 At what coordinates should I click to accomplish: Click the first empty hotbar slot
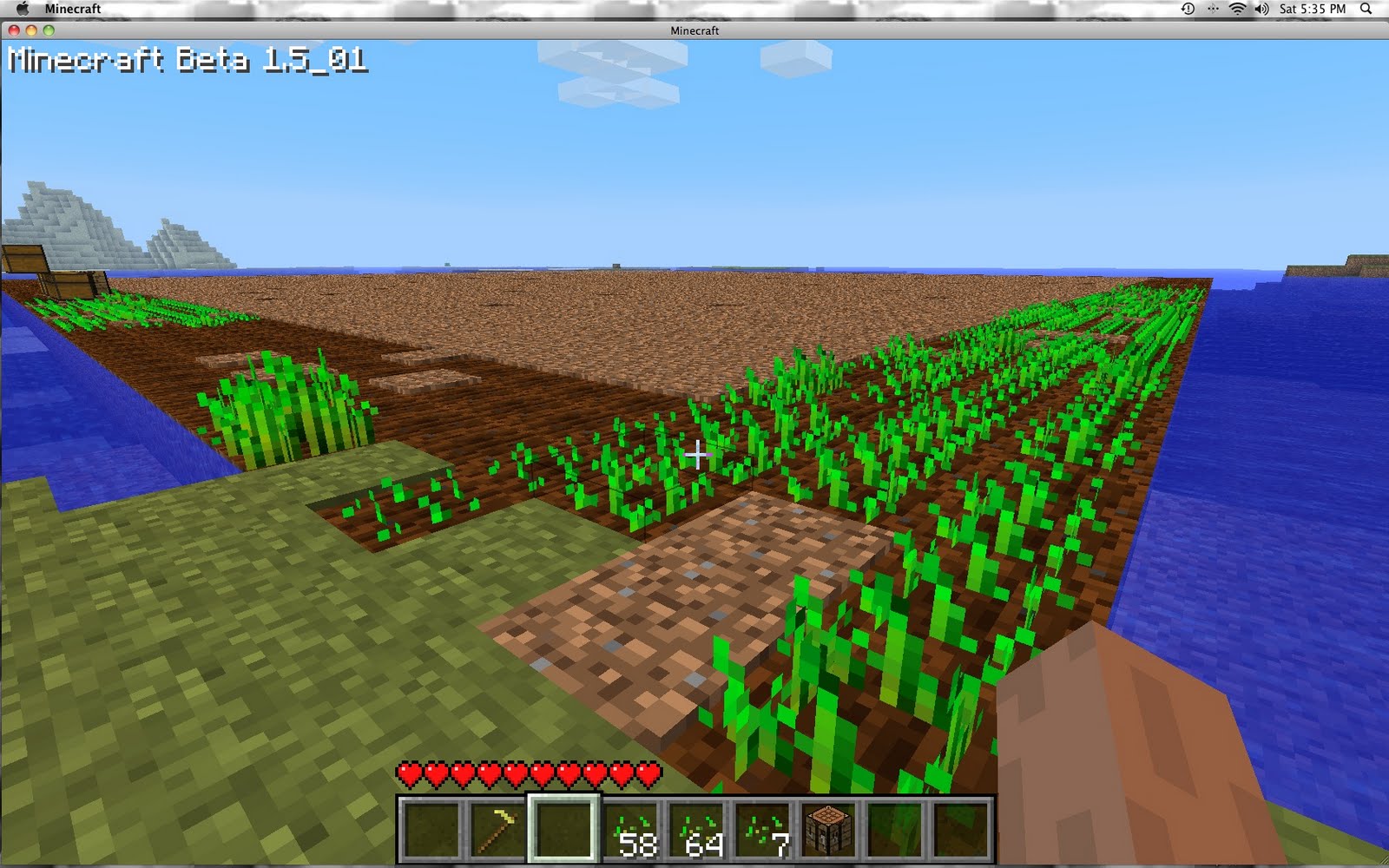(432, 829)
